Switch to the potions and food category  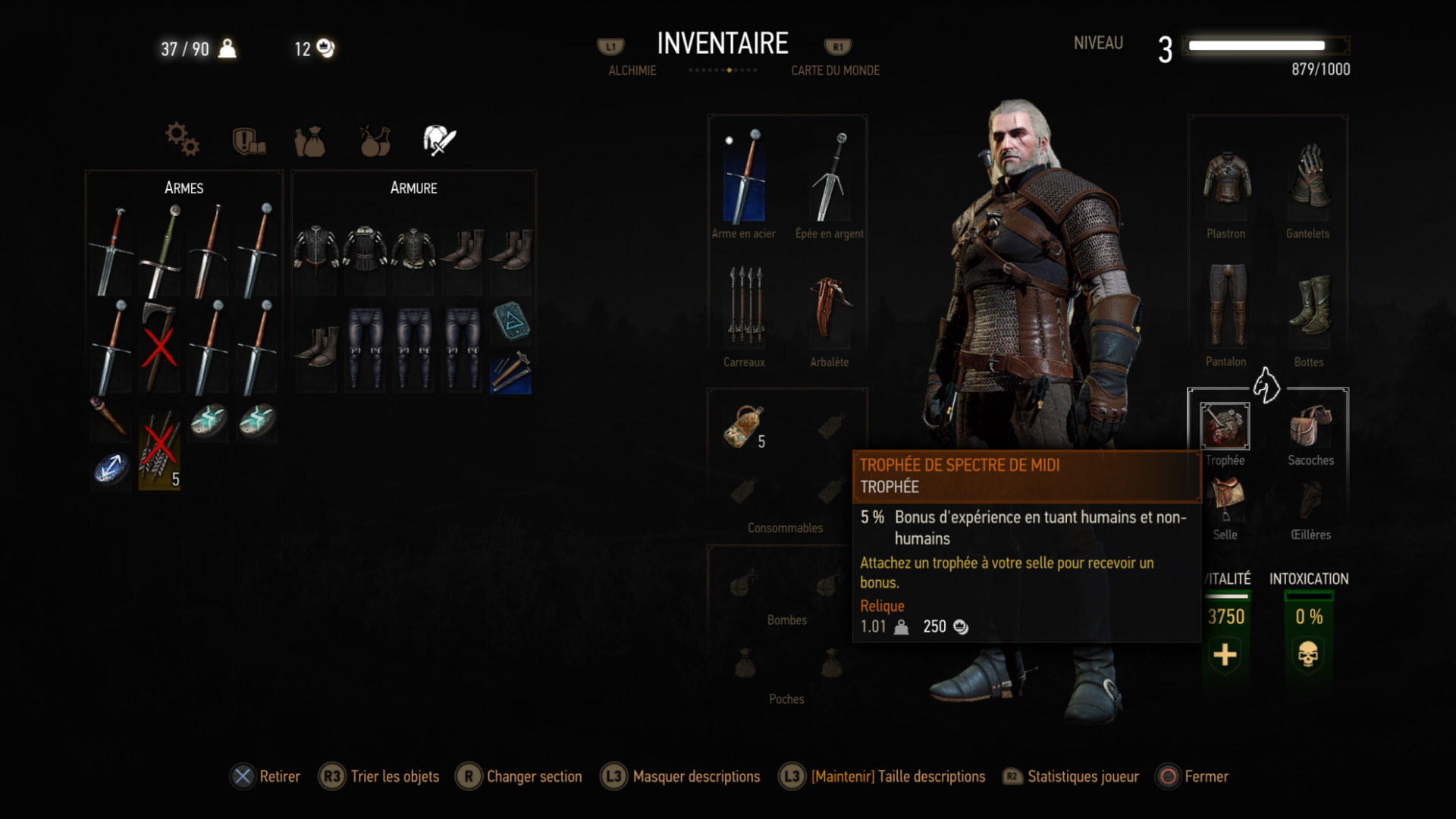point(375,141)
